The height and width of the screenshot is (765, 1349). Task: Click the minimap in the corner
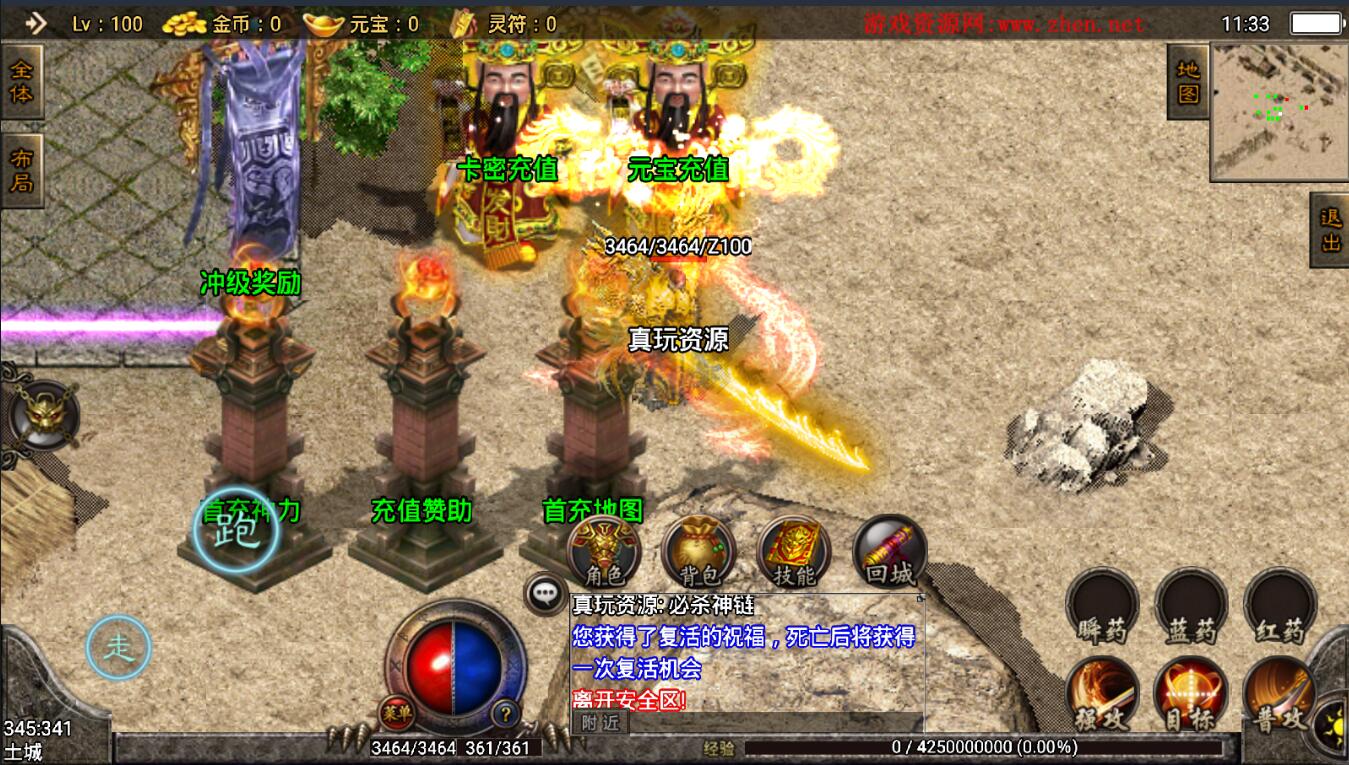coord(1279,111)
